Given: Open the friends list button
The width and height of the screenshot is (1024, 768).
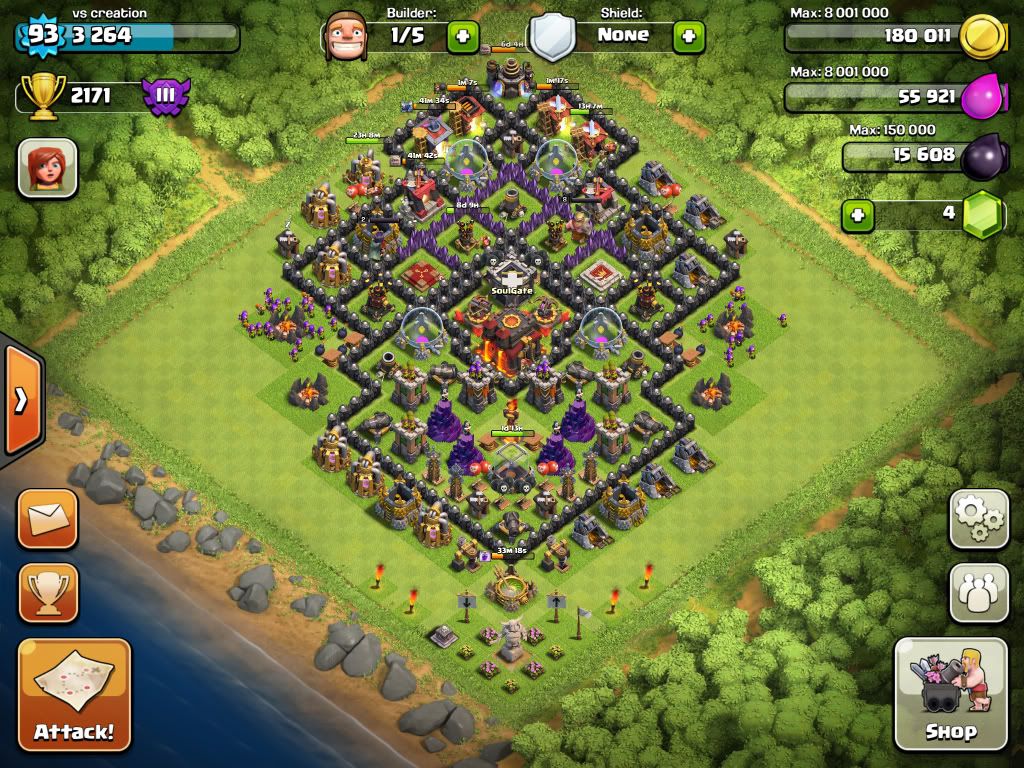Looking at the screenshot, I should (978, 592).
